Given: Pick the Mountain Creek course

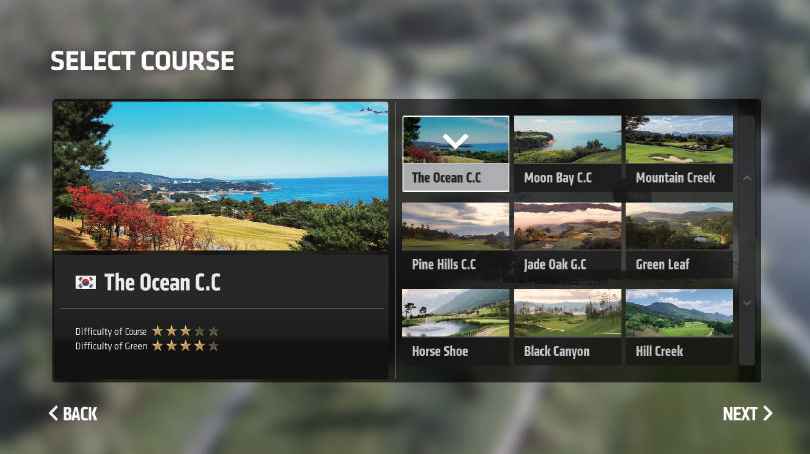Looking at the screenshot, I should 679,153.
